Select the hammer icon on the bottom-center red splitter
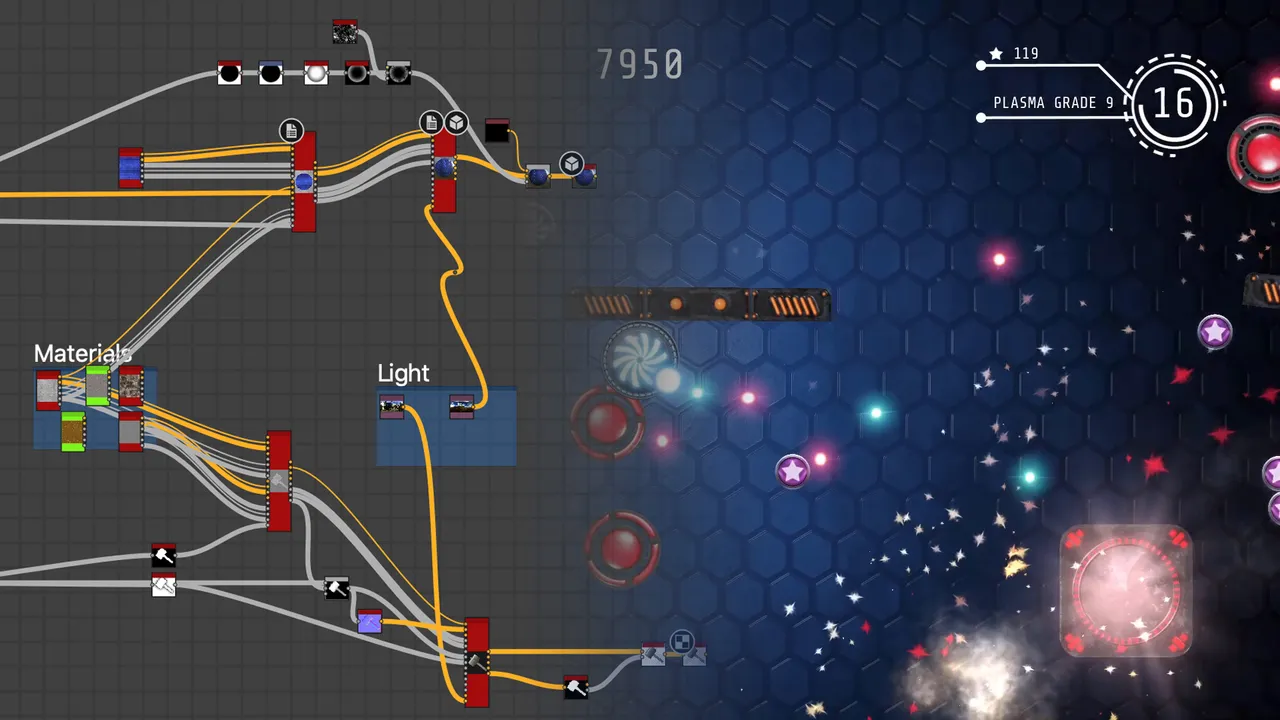The width and height of the screenshot is (1280, 720). [x=478, y=660]
